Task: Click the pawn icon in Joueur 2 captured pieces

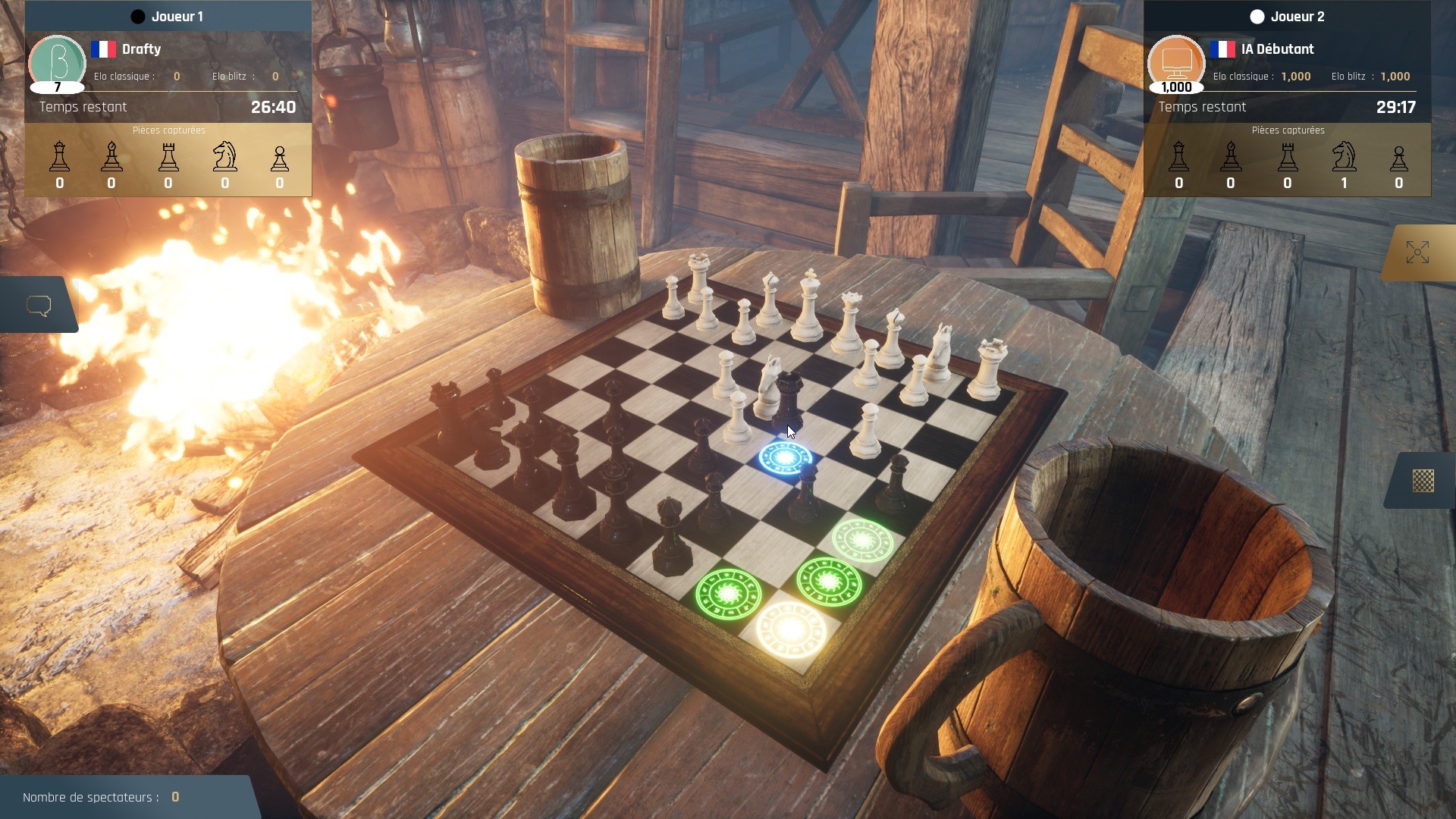Action: click(x=1399, y=157)
